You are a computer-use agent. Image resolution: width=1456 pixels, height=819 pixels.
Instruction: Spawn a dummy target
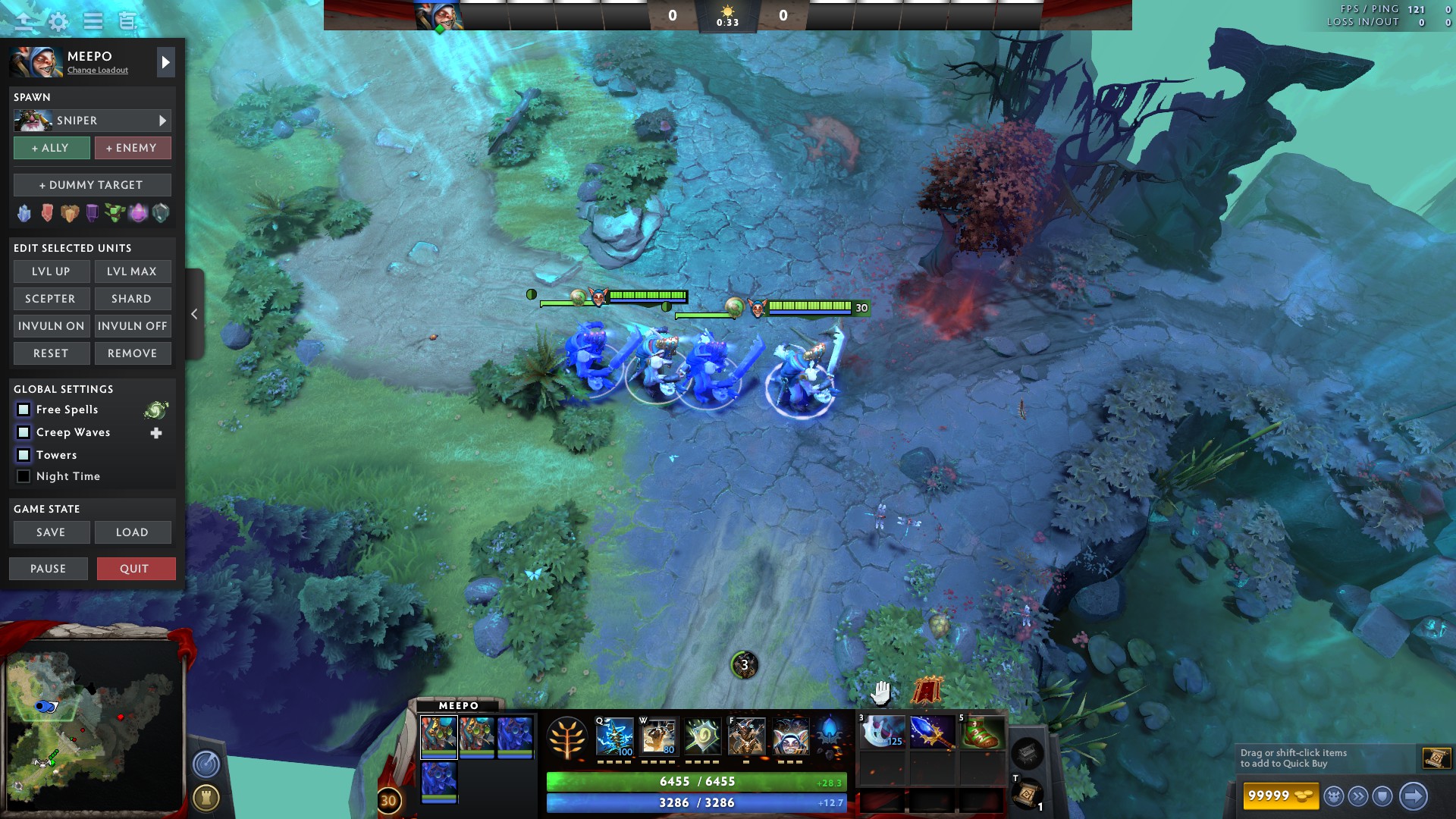click(92, 184)
